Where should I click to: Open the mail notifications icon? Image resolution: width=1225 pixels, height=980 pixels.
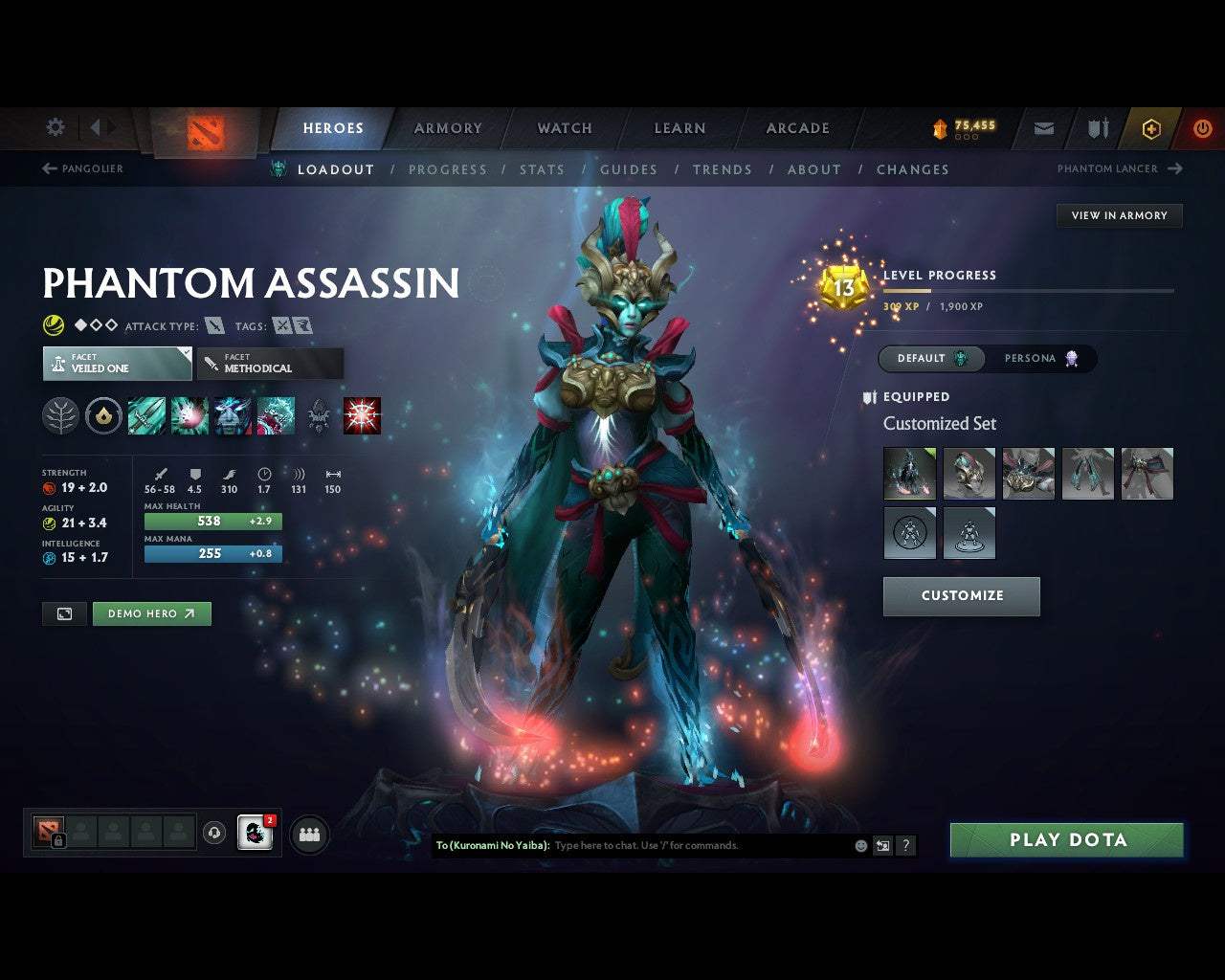coord(1043,128)
